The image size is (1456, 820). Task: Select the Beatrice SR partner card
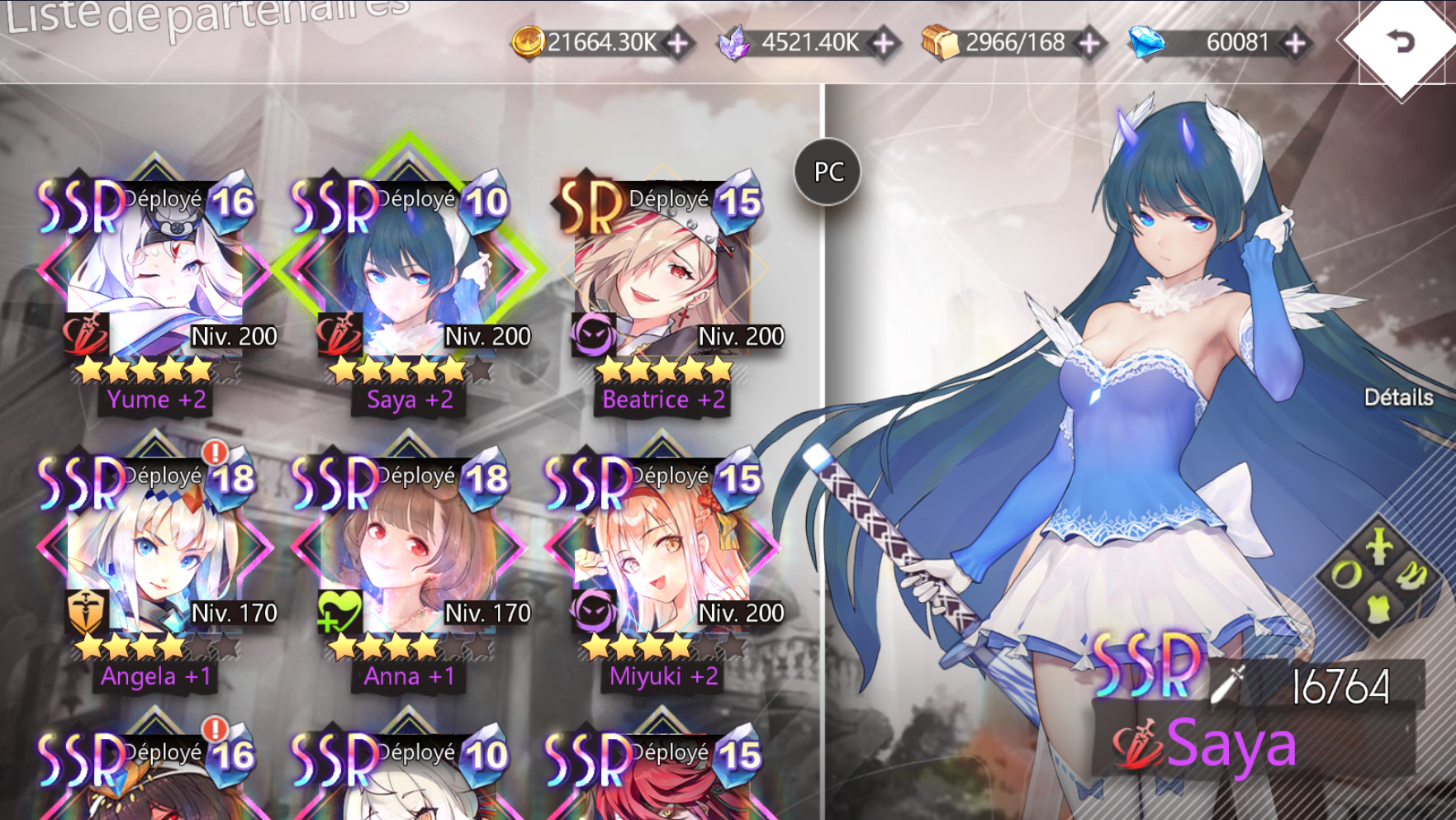pyautogui.click(x=662, y=273)
